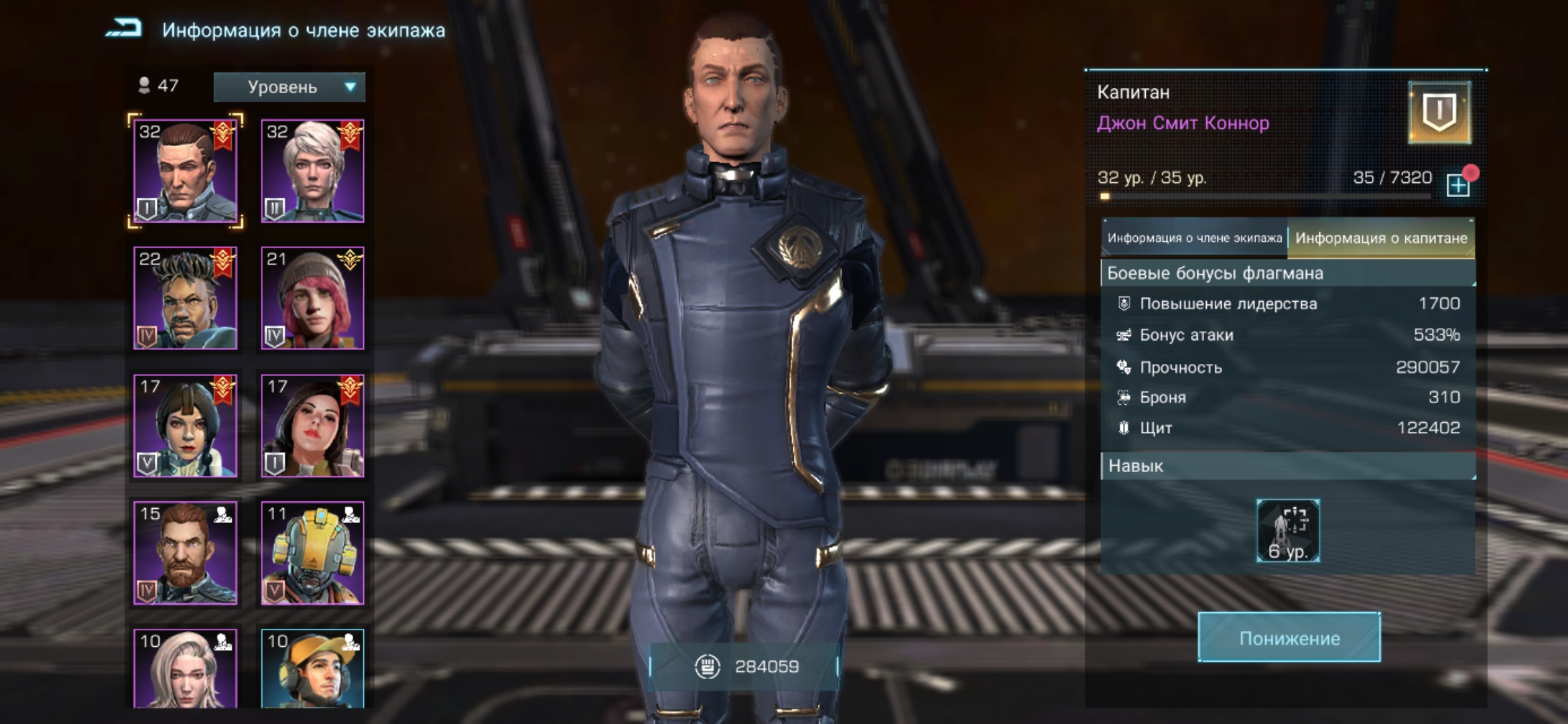
Task: Choose the level 21 pink-haired crew member
Action: coord(312,298)
